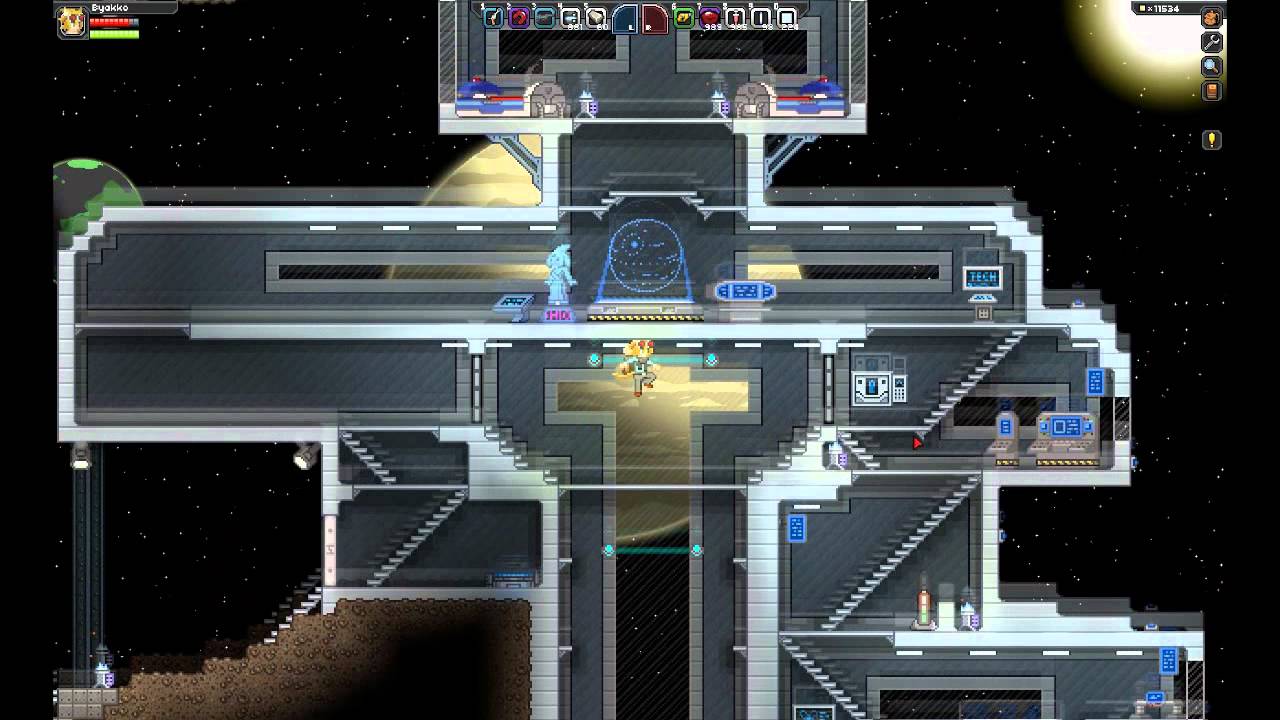Click the red right-hand slot
Viewport: 1280px width, 720px height.
pyautogui.click(x=654, y=18)
